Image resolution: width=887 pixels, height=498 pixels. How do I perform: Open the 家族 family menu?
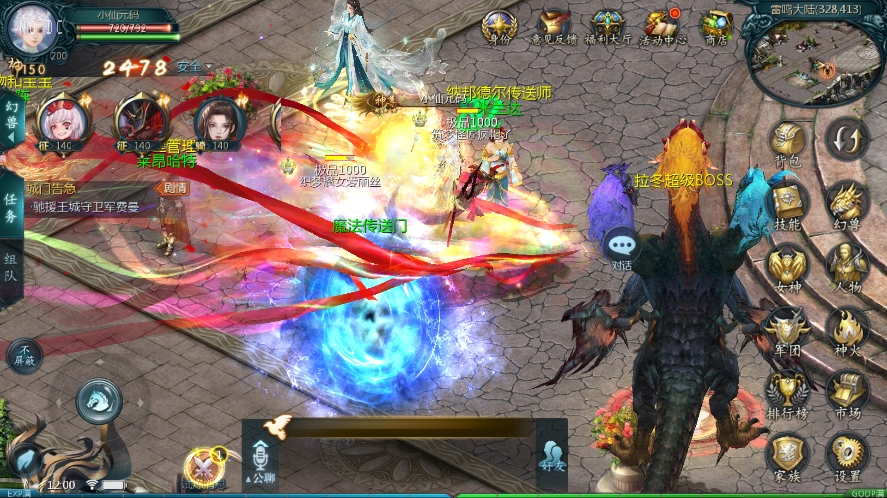click(788, 454)
